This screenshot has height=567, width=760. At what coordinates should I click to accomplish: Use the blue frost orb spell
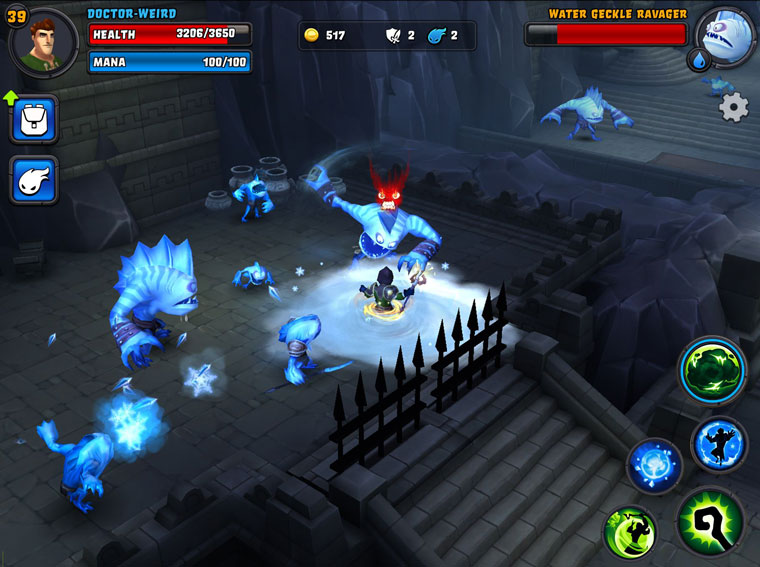[x=655, y=466]
